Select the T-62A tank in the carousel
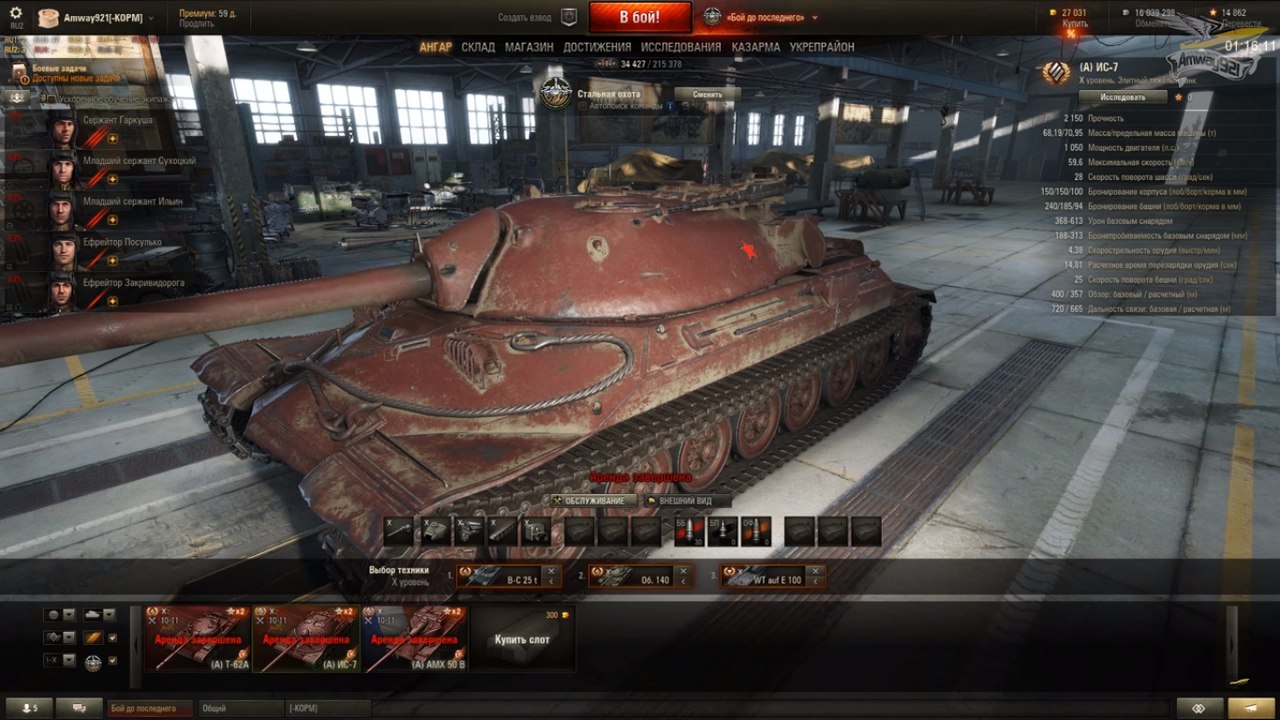This screenshot has height=720, width=1280. coord(198,638)
